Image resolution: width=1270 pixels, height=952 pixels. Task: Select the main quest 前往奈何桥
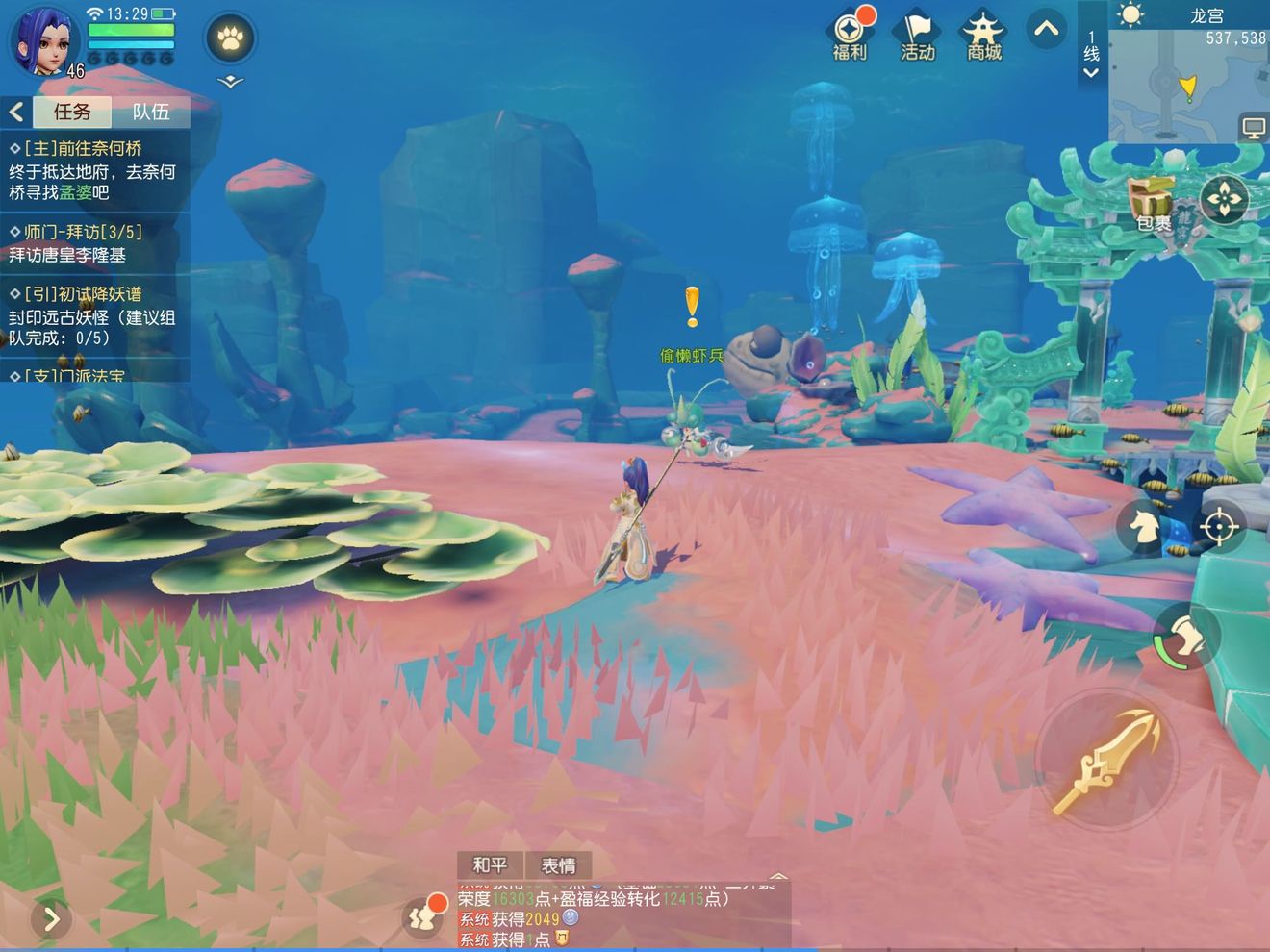pyautogui.click(x=93, y=170)
